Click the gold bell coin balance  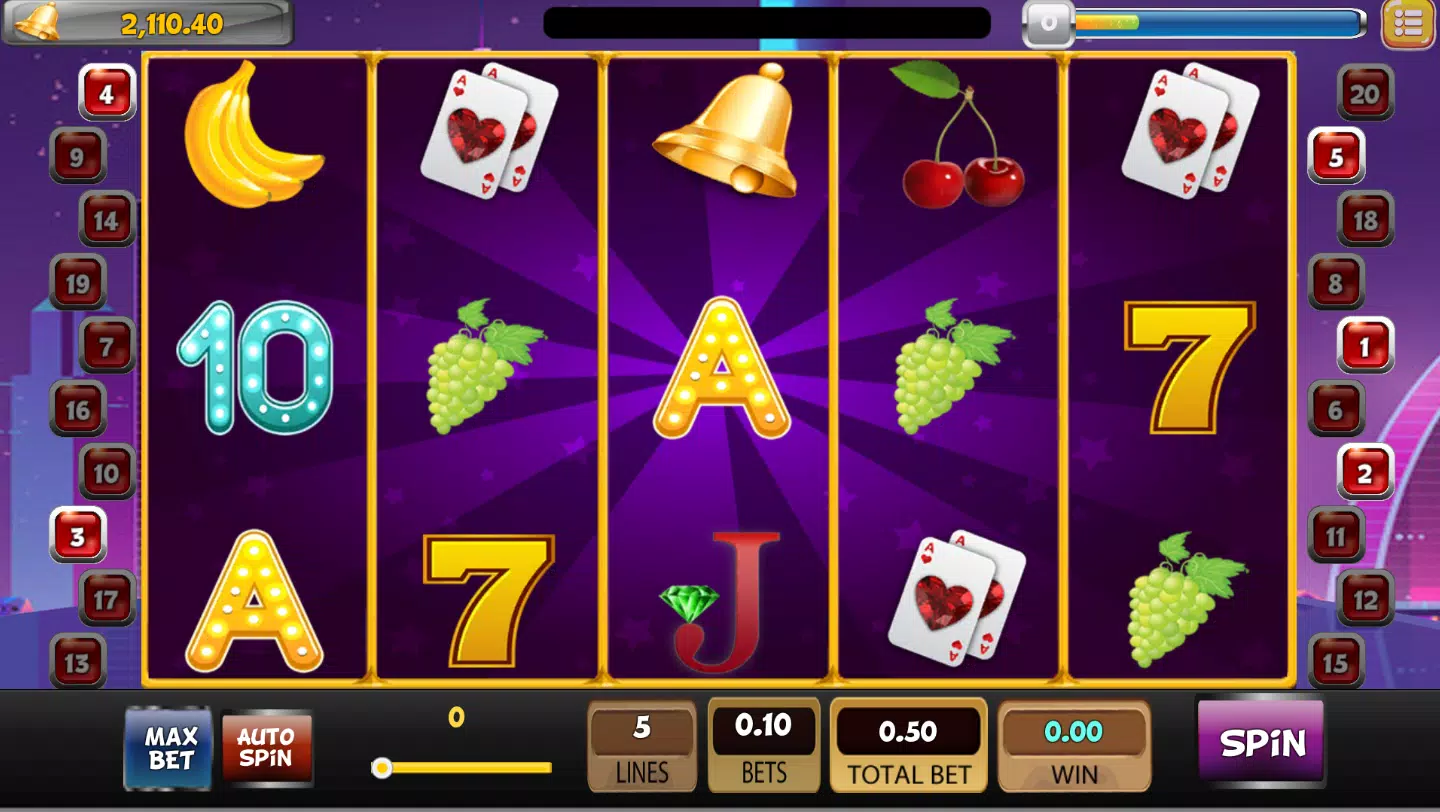[x=148, y=23]
